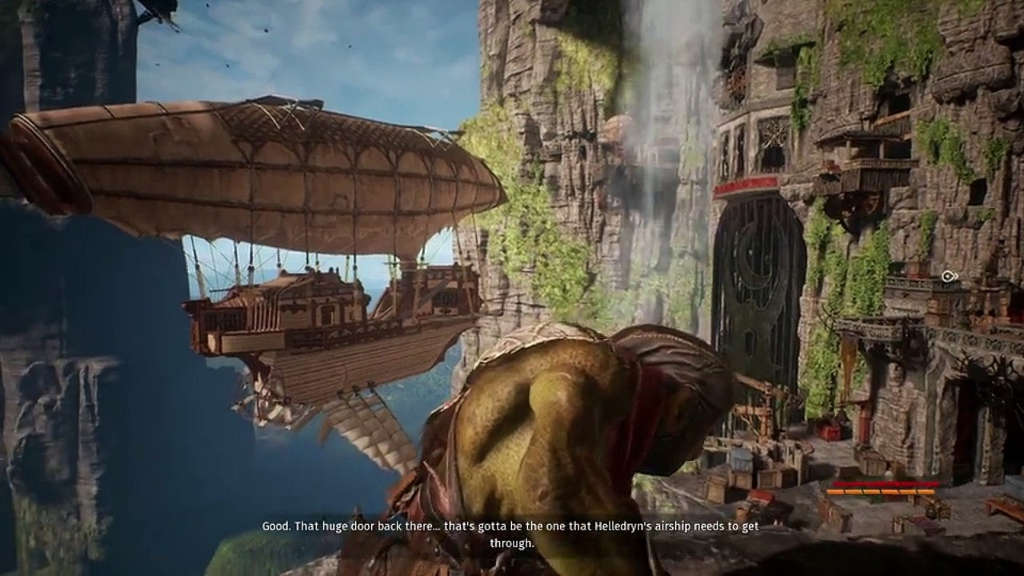Image resolution: width=1024 pixels, height=576 pixels.
Task: Click the eye-shaped objective marker
Action: (x=948, y=276)
